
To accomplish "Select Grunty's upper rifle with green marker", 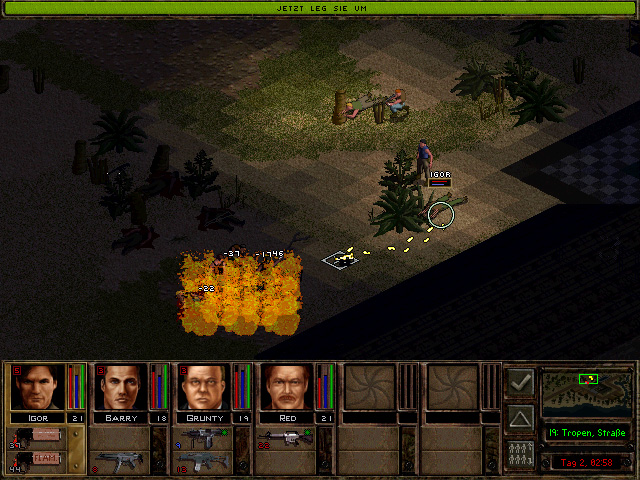I will pos(204,437).
